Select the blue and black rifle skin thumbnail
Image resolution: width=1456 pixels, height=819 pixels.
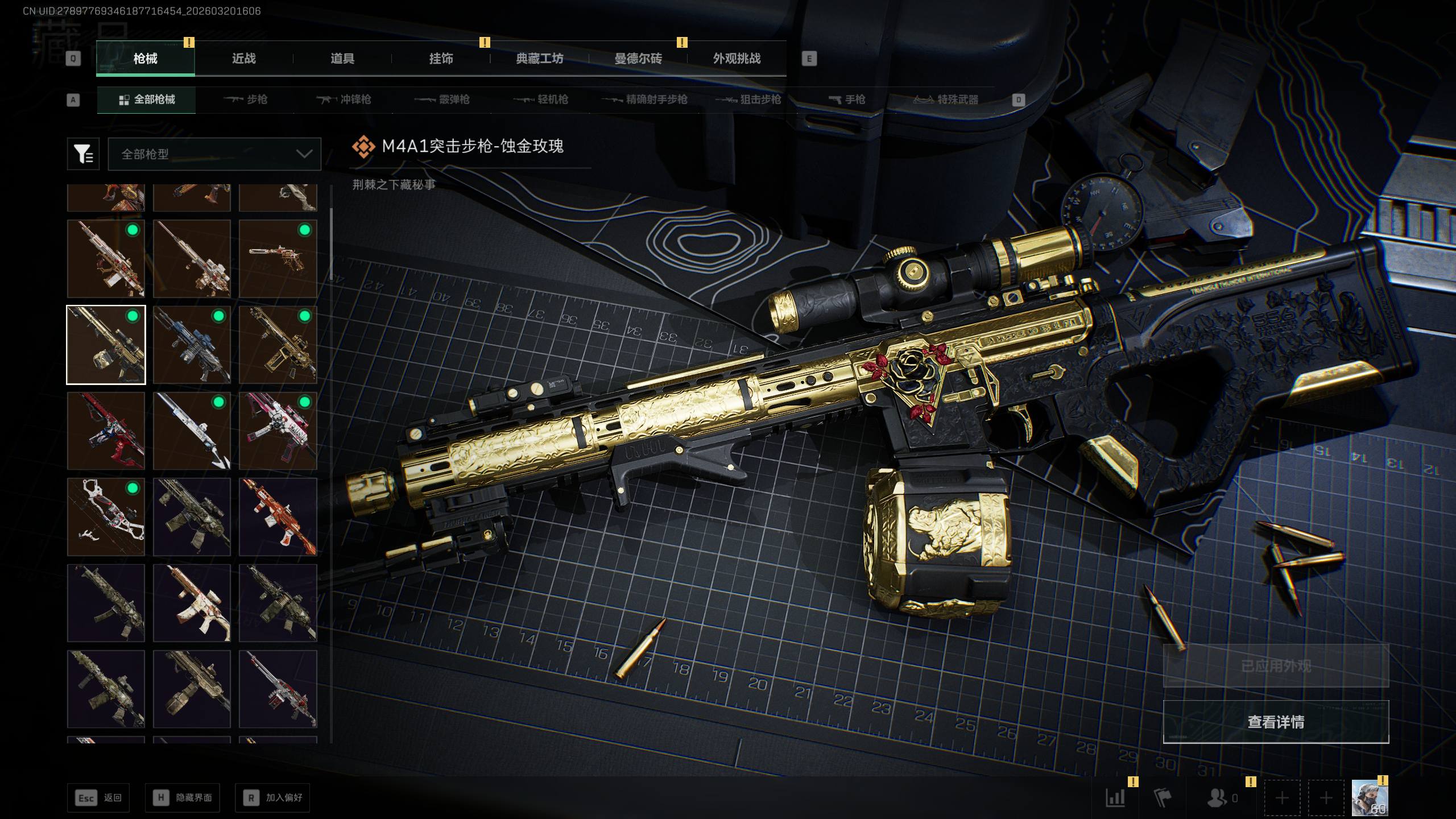click(192, 345)
